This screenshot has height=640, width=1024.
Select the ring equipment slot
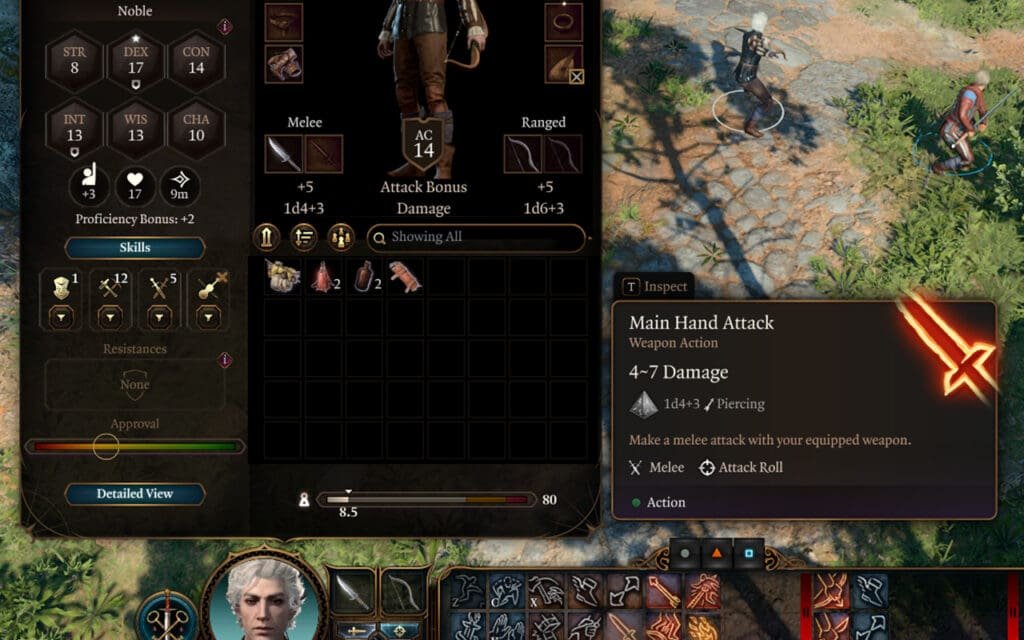tap(564, 22)
